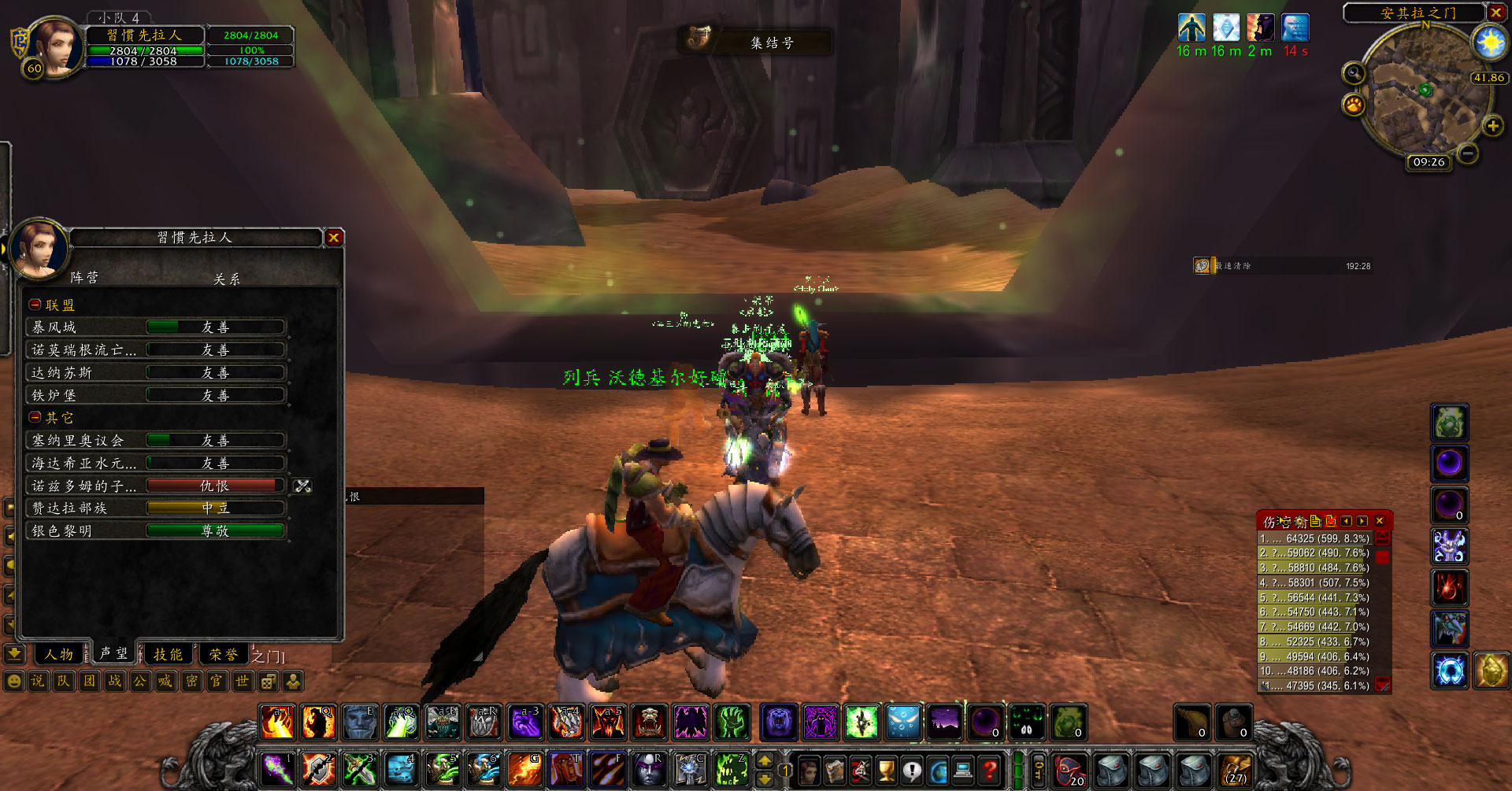
Task: Open the golden trophy cup micro button
Action: click(x=886, y=769)
